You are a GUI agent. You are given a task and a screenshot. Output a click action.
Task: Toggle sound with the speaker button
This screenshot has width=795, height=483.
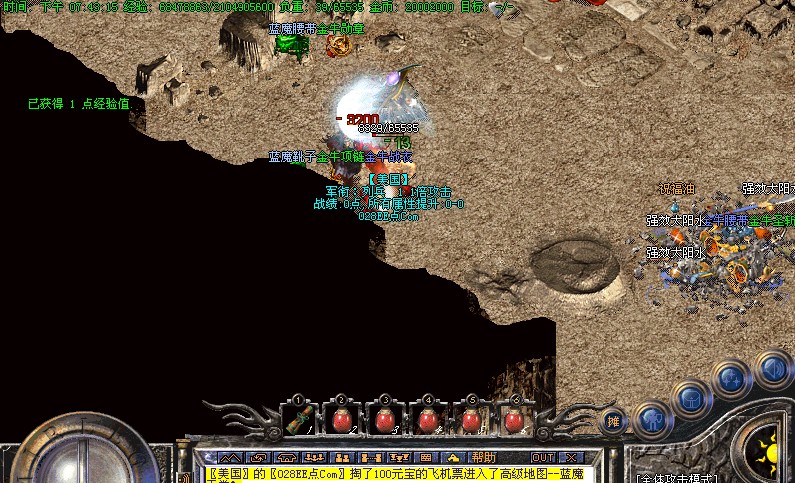[x=772, y=368]
